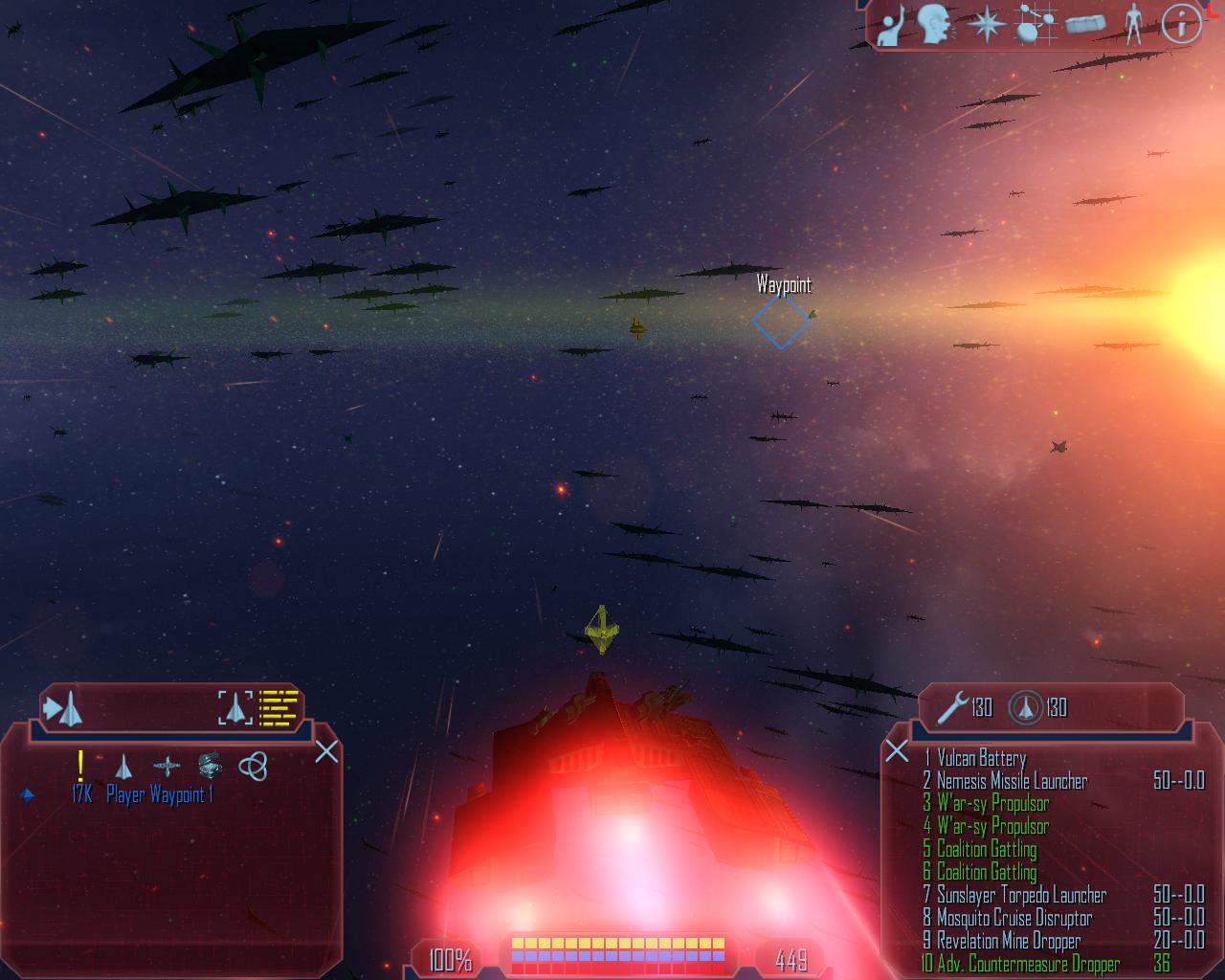
Task: Click the shouting head communications icon
Action: [x=935, y=25]
